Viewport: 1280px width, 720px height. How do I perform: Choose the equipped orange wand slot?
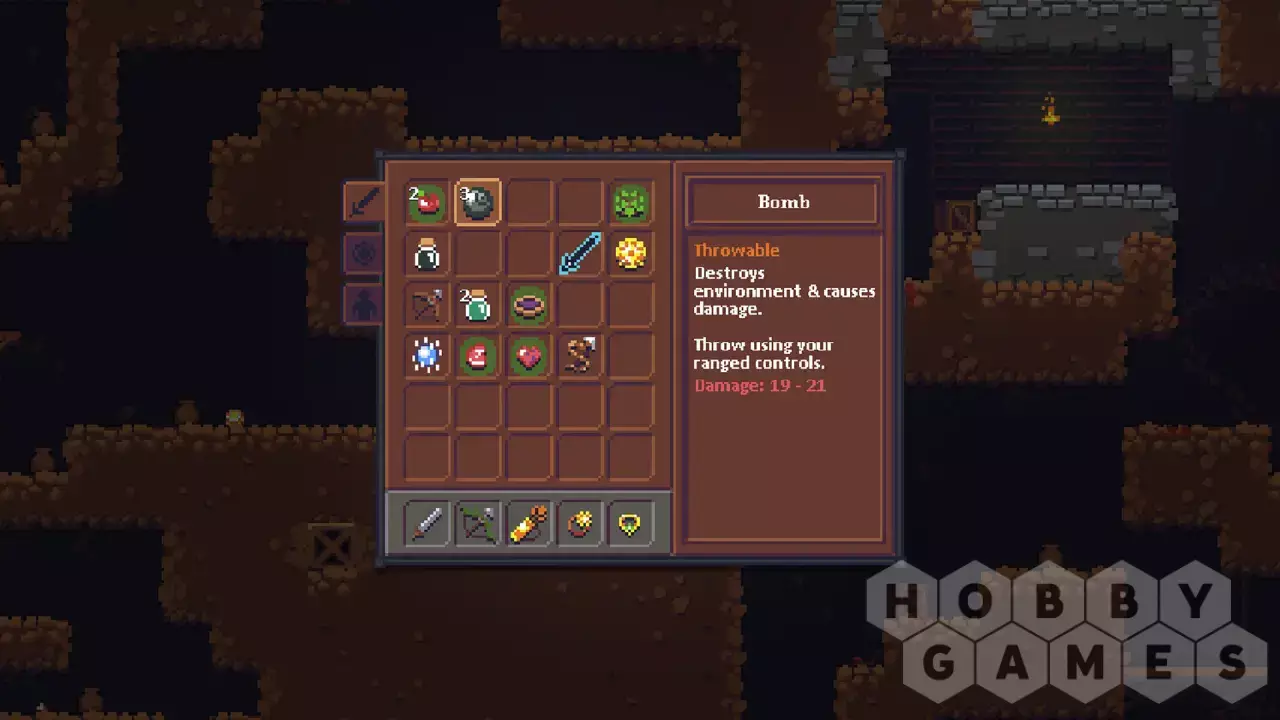[528, 524]
